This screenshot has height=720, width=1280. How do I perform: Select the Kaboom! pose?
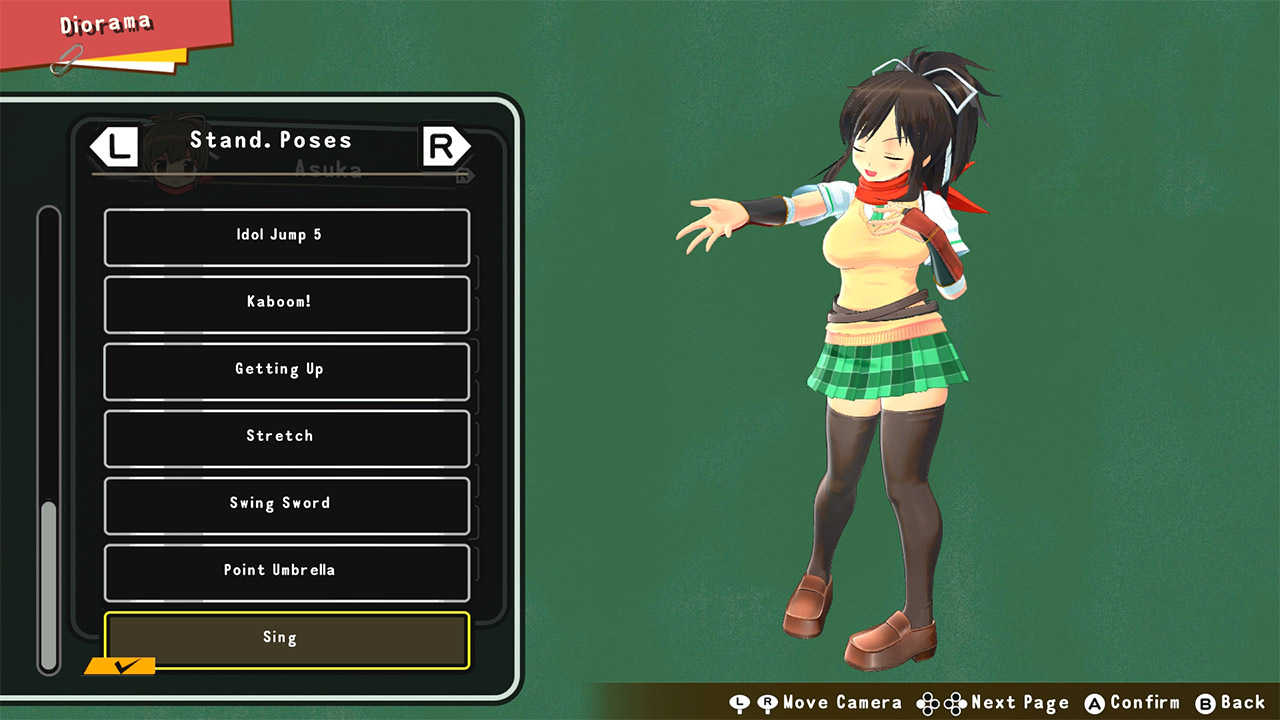coord(286,305)
